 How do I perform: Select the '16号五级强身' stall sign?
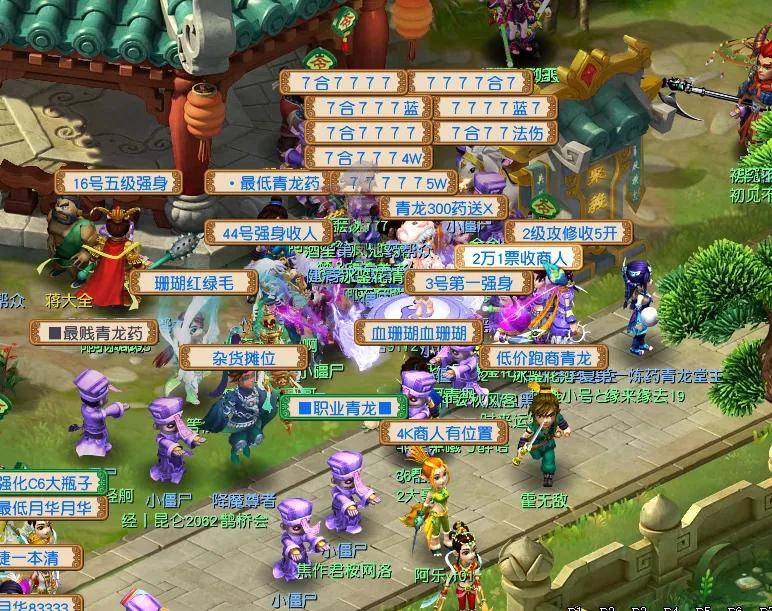(x=118, y=183)
